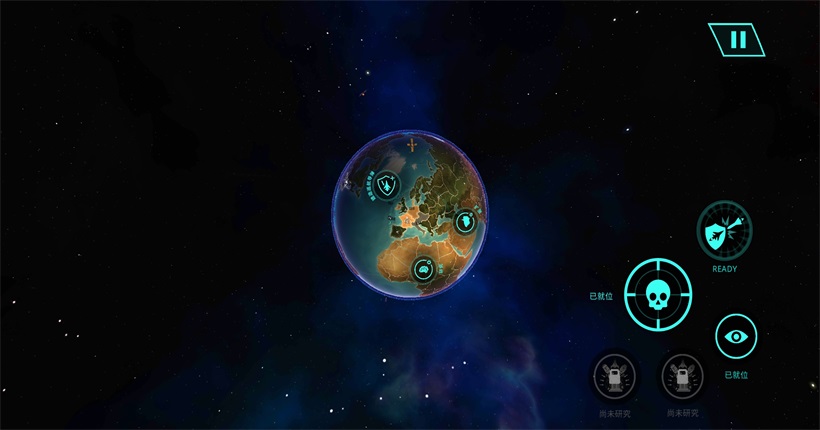820x430 pixels.
Task: Pause the game
Action: coord(737,40)
